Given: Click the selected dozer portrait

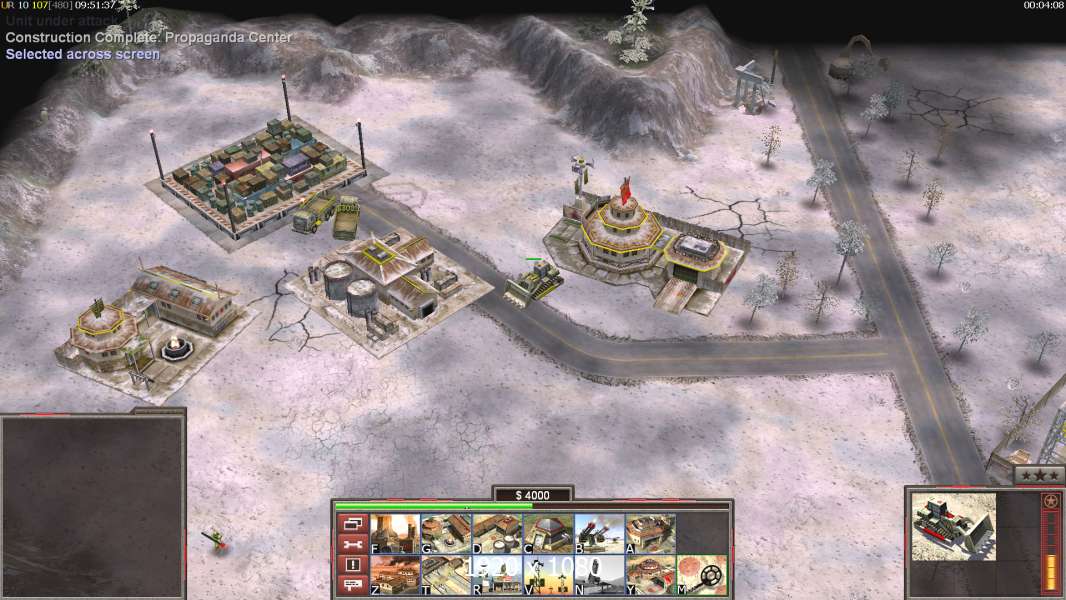Looking at the screenshot, I should (954, 526).
